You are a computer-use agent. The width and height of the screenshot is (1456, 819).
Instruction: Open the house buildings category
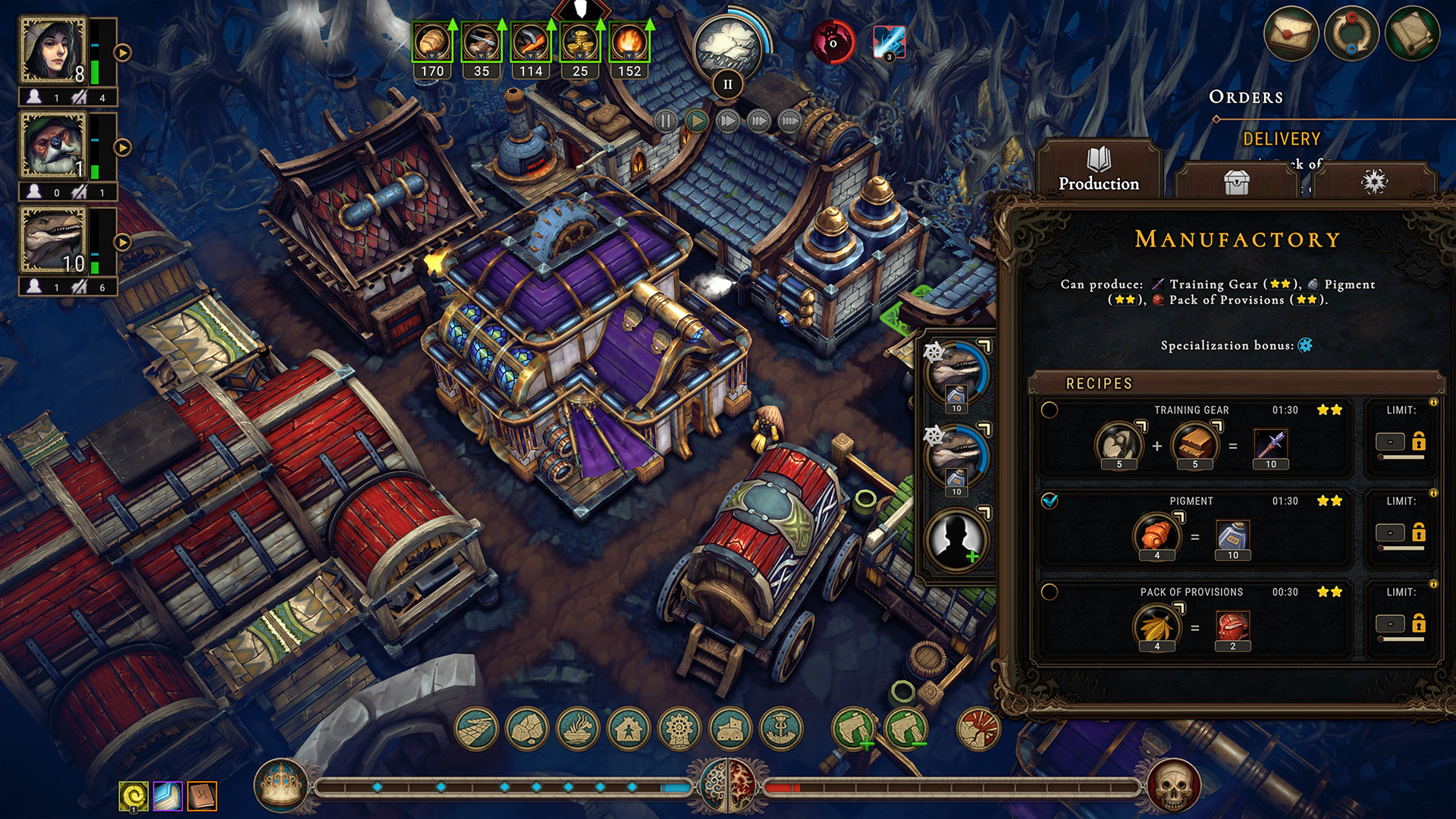tap(629, 730)
